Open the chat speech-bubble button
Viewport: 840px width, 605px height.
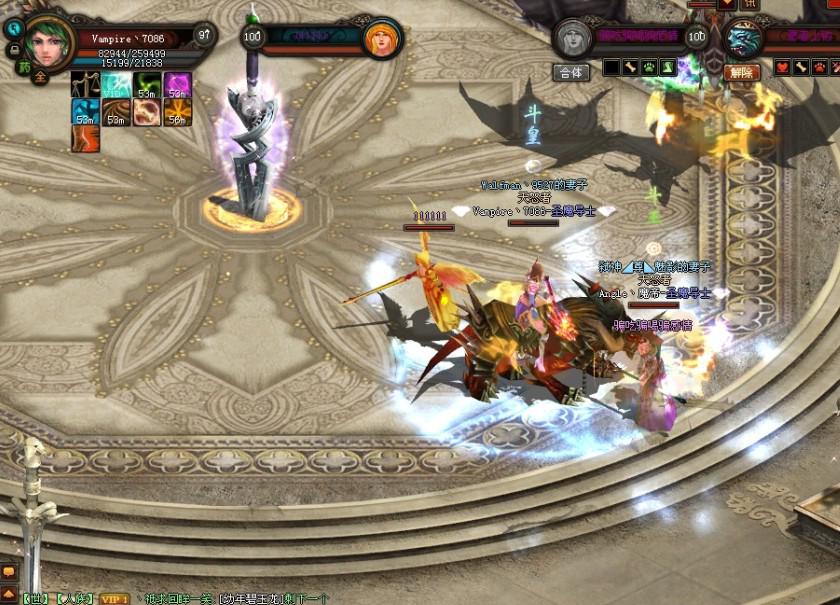point(8,572)
